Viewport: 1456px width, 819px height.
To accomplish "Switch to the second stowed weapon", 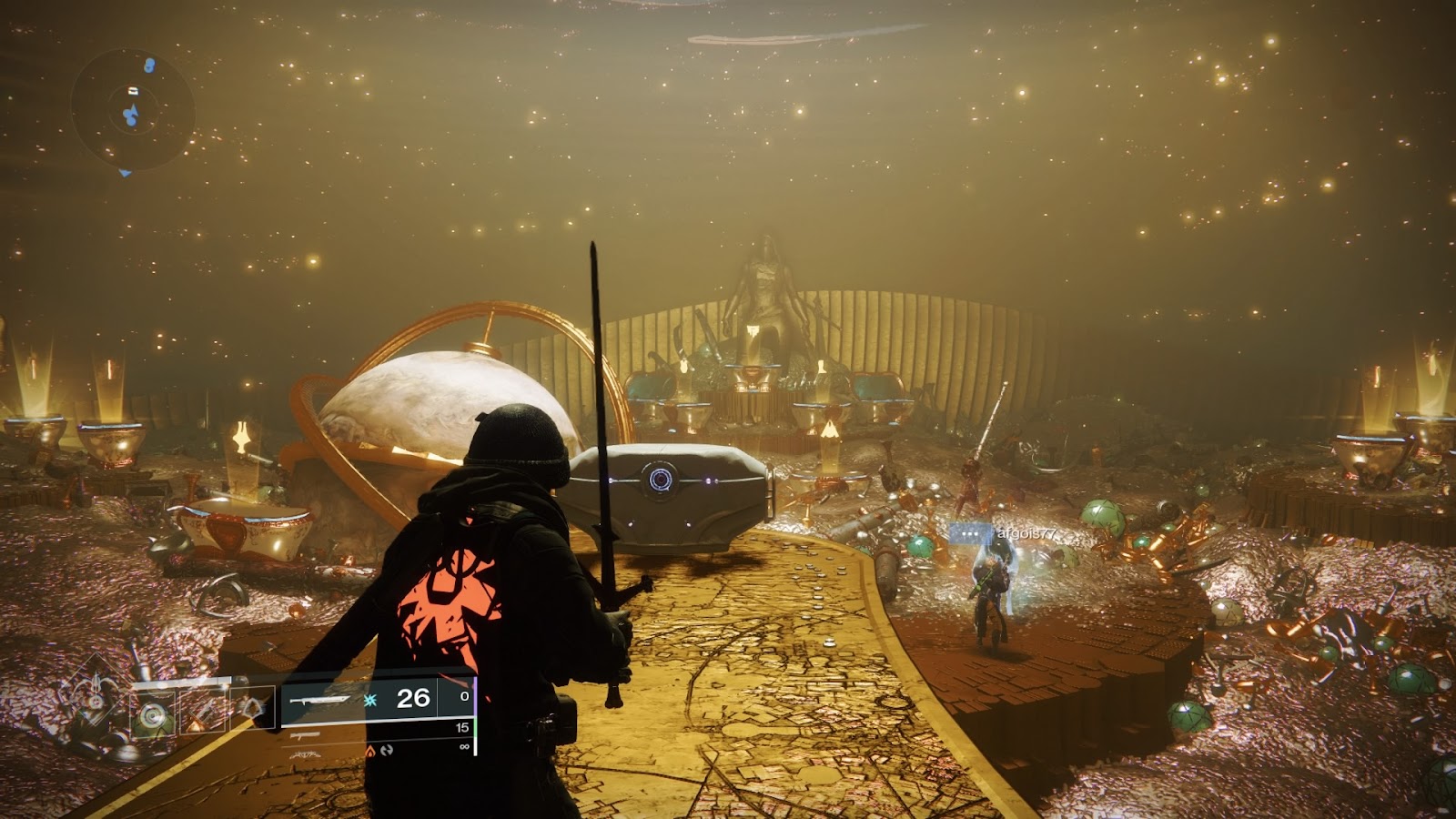I will click(308, 734).
